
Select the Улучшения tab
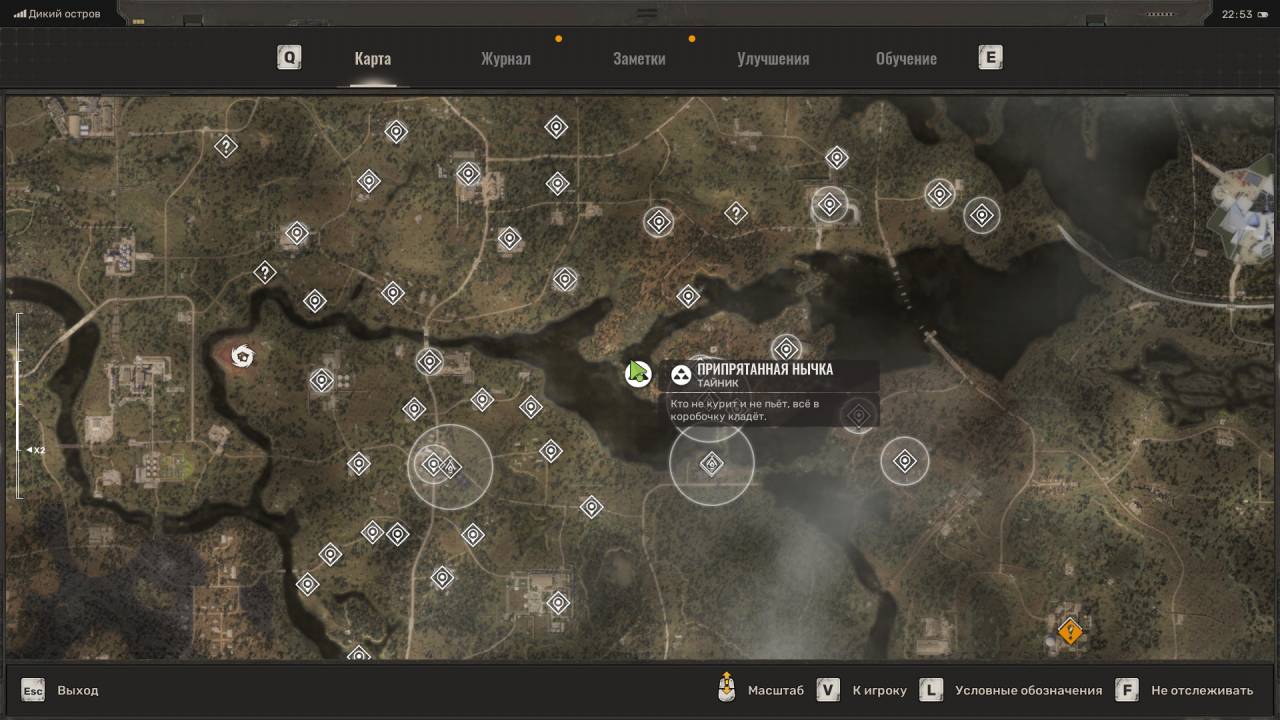(773, 58)
